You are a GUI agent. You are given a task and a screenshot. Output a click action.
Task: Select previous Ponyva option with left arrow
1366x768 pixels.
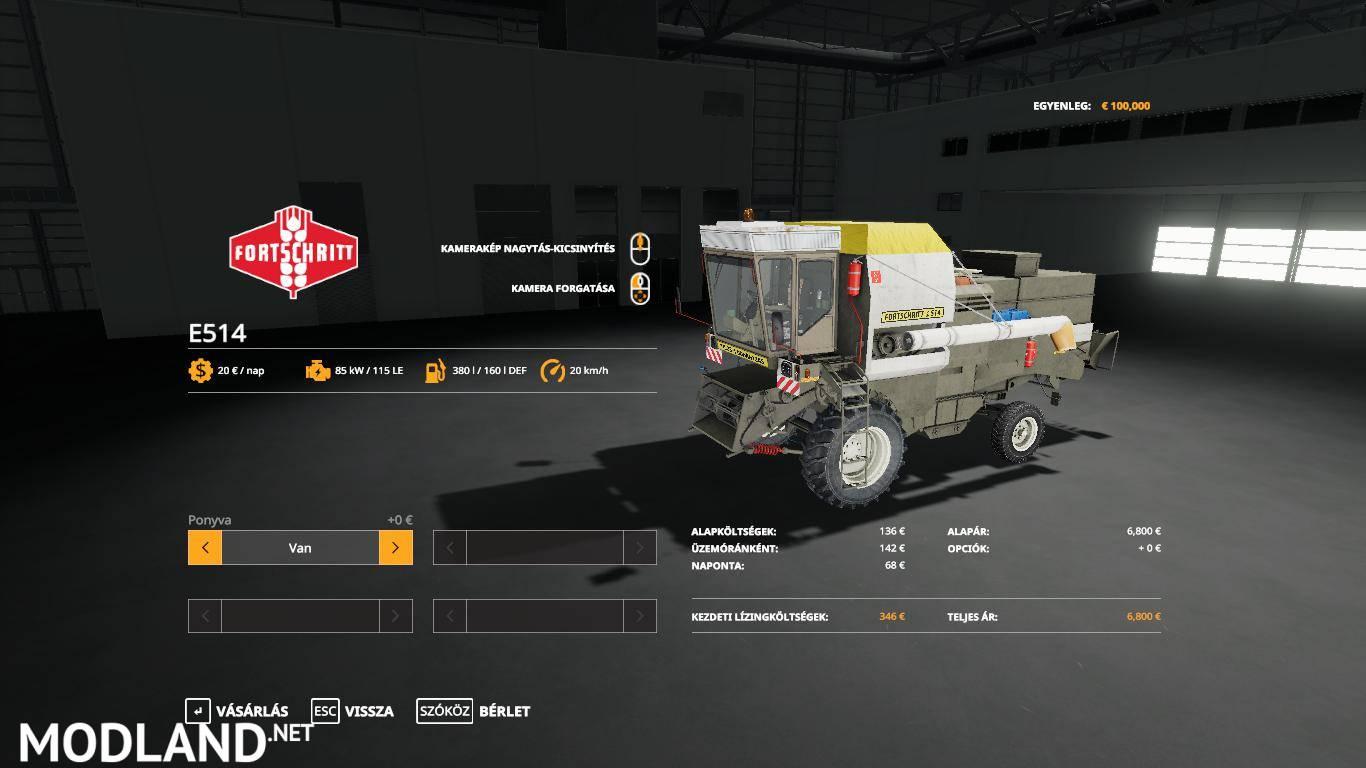pyautogui.click(x=205, y=548)
